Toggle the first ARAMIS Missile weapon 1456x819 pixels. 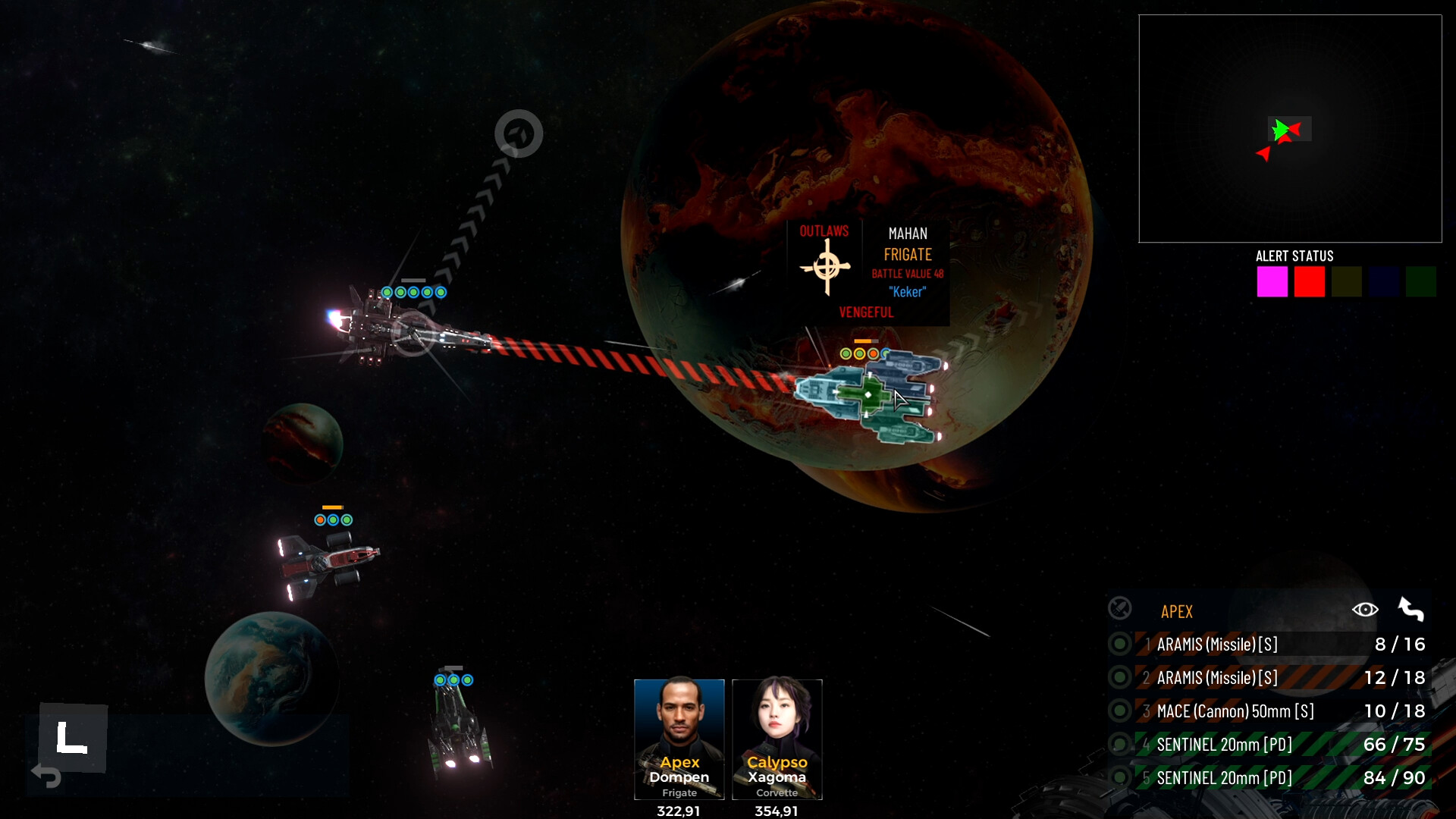pyautogui.click(x=1119, y=645)
